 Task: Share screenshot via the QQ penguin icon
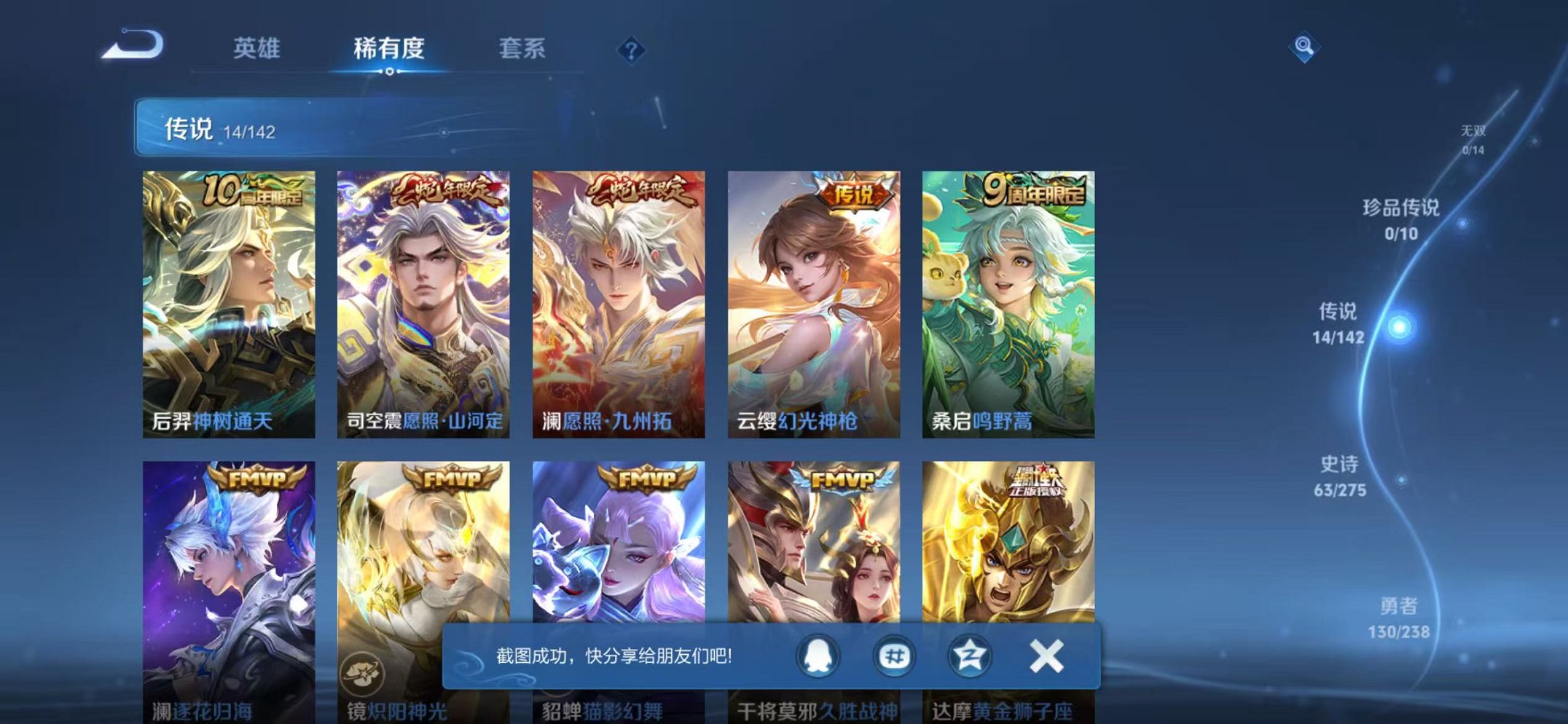tap(820, 656)
